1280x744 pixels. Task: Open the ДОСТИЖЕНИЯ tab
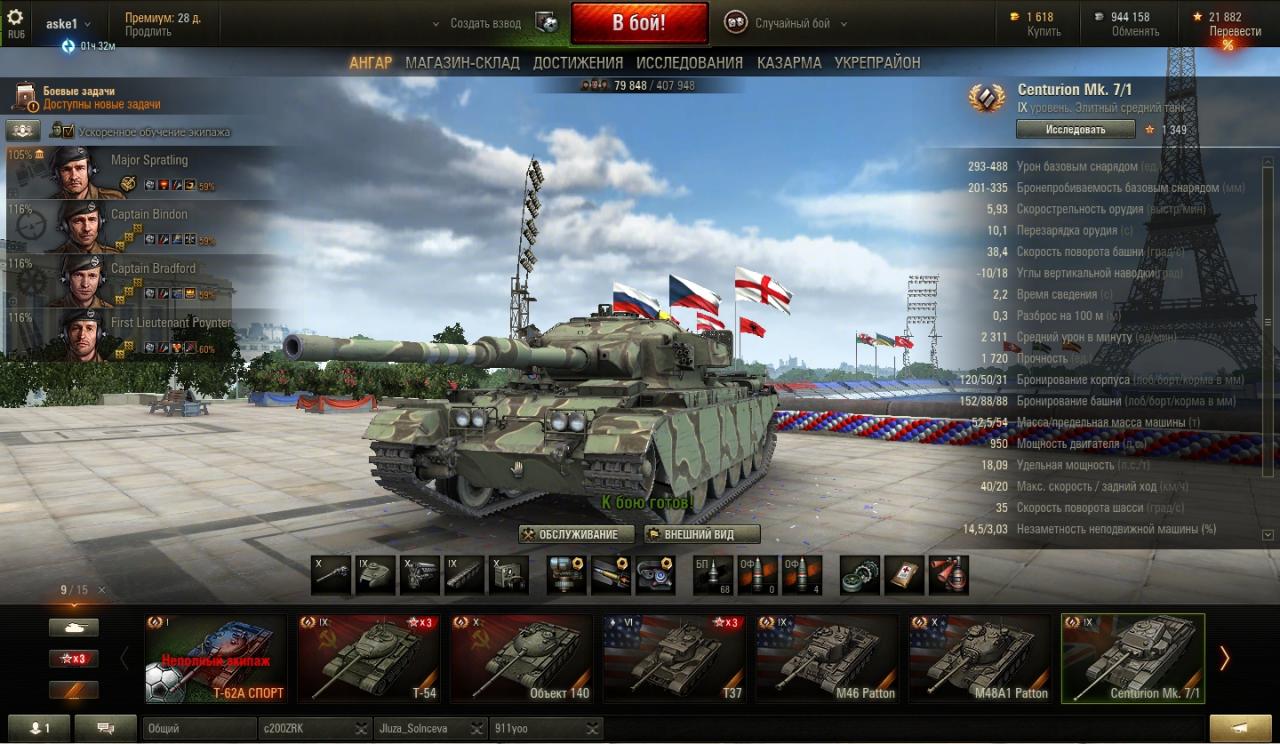click(x=578, y=63)
